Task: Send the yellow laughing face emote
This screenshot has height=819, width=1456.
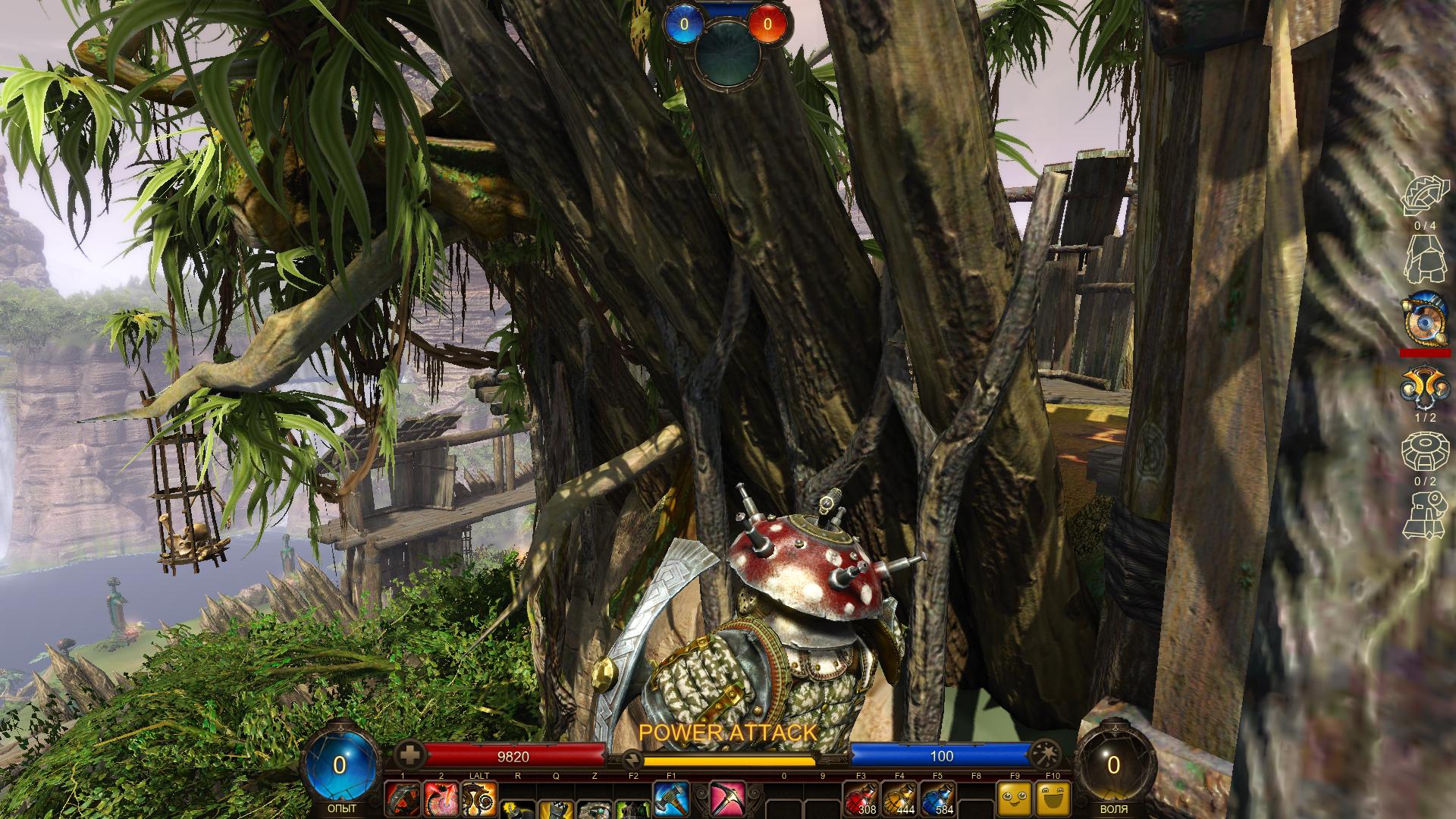Action: point(1053,799)
